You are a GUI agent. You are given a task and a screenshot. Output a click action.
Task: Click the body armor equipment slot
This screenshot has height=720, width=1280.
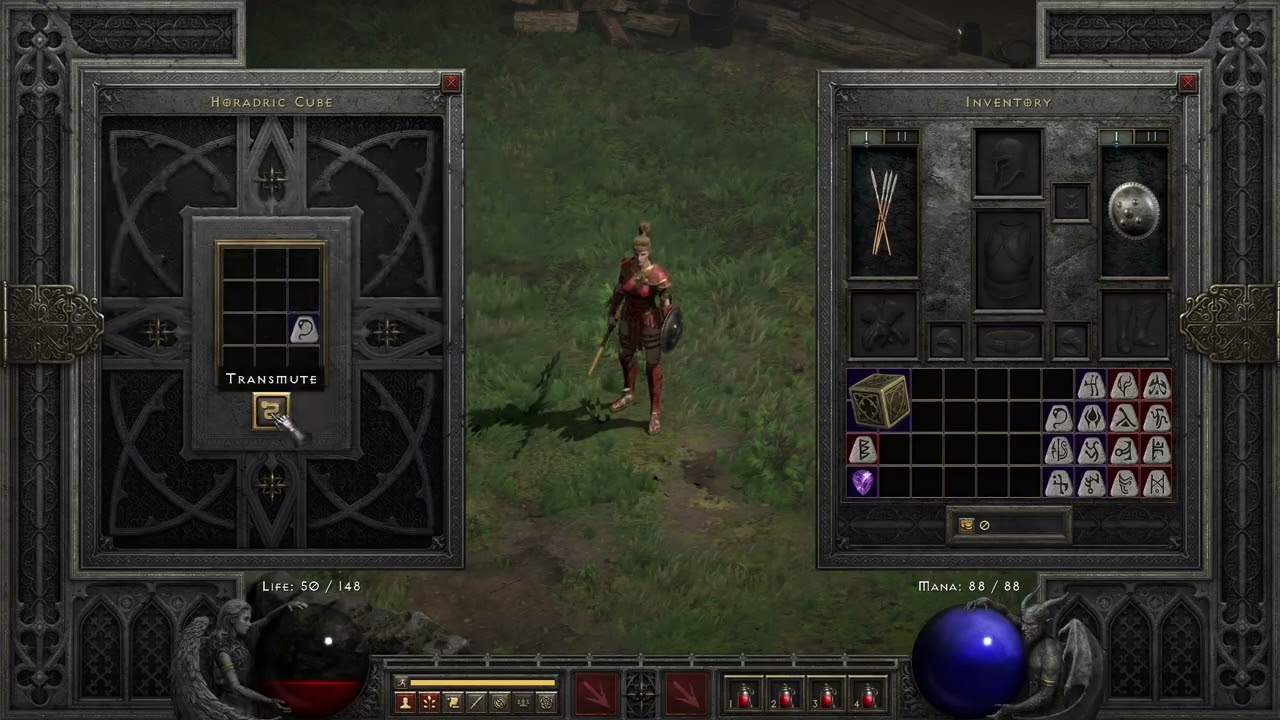1008,259
